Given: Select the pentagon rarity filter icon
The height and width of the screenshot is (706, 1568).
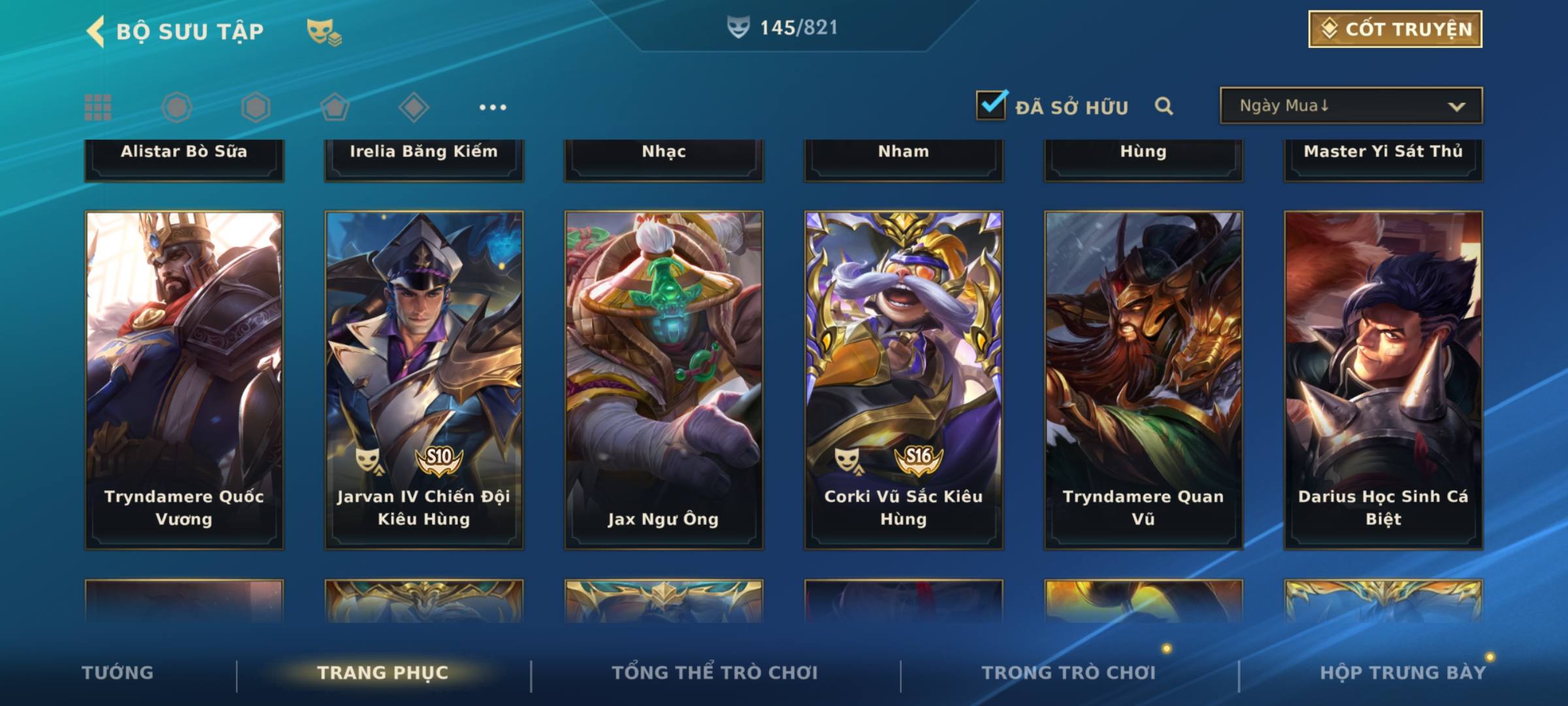Looking at the screenshot, I should (335, 107).
